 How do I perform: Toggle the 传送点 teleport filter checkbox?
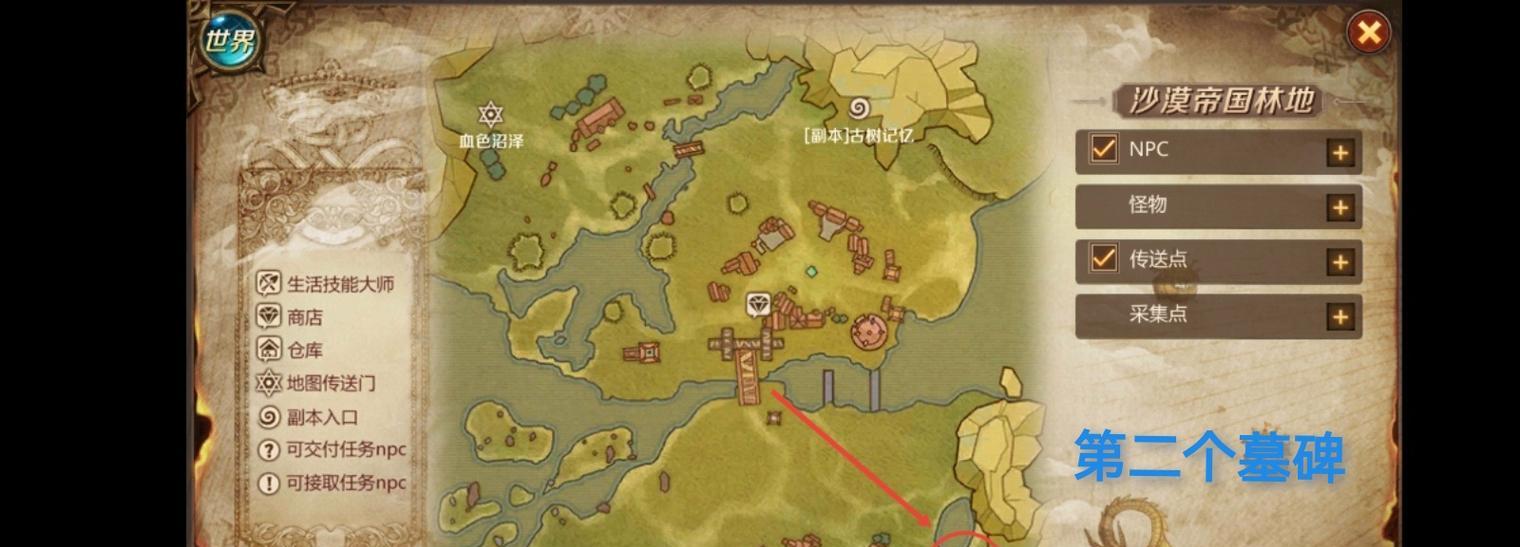point(1104,259)
